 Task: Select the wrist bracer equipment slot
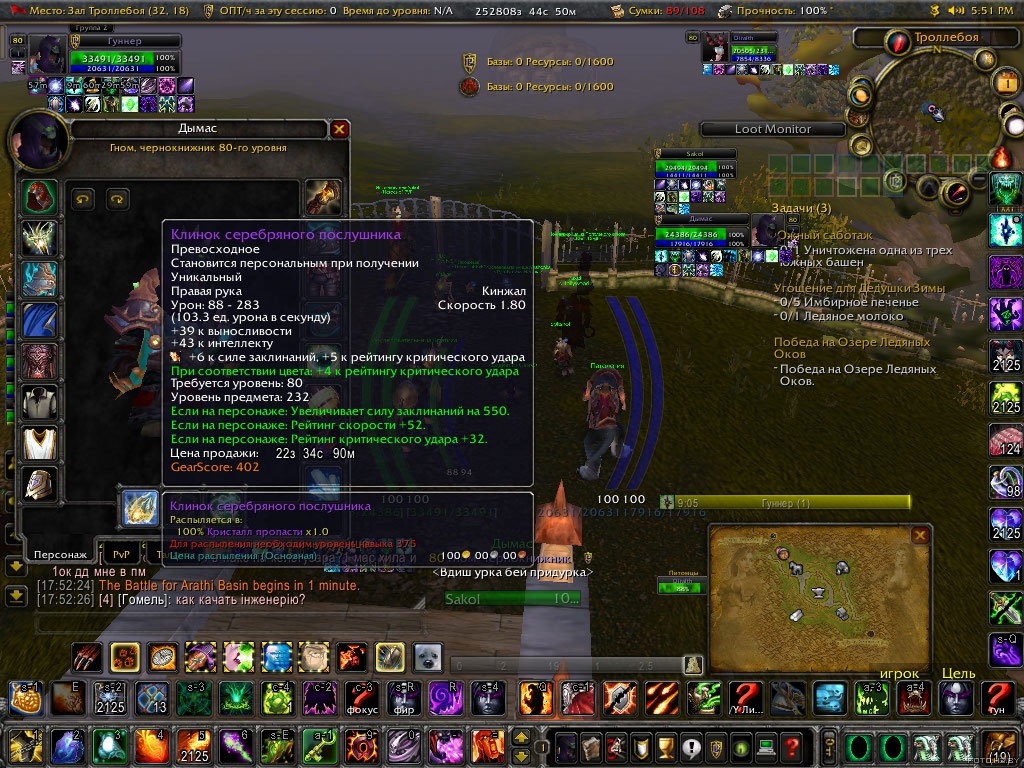40,483
